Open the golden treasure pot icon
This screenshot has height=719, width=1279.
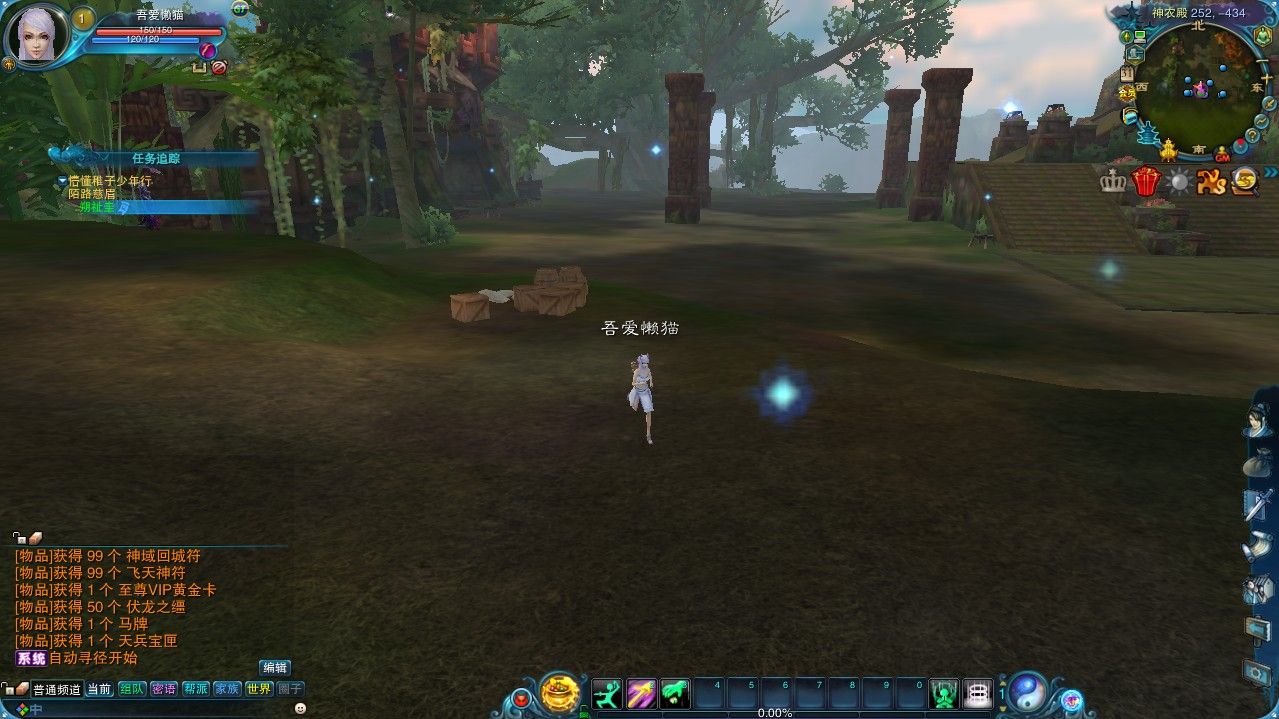560,693
